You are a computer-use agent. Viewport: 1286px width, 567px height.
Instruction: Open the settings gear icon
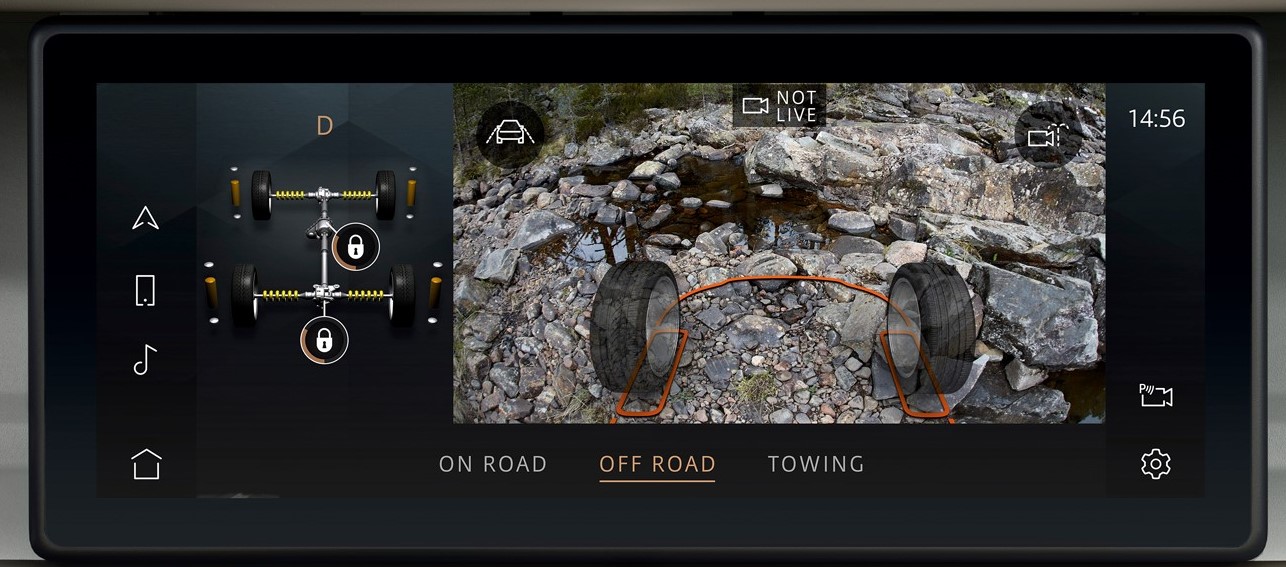1155,464
